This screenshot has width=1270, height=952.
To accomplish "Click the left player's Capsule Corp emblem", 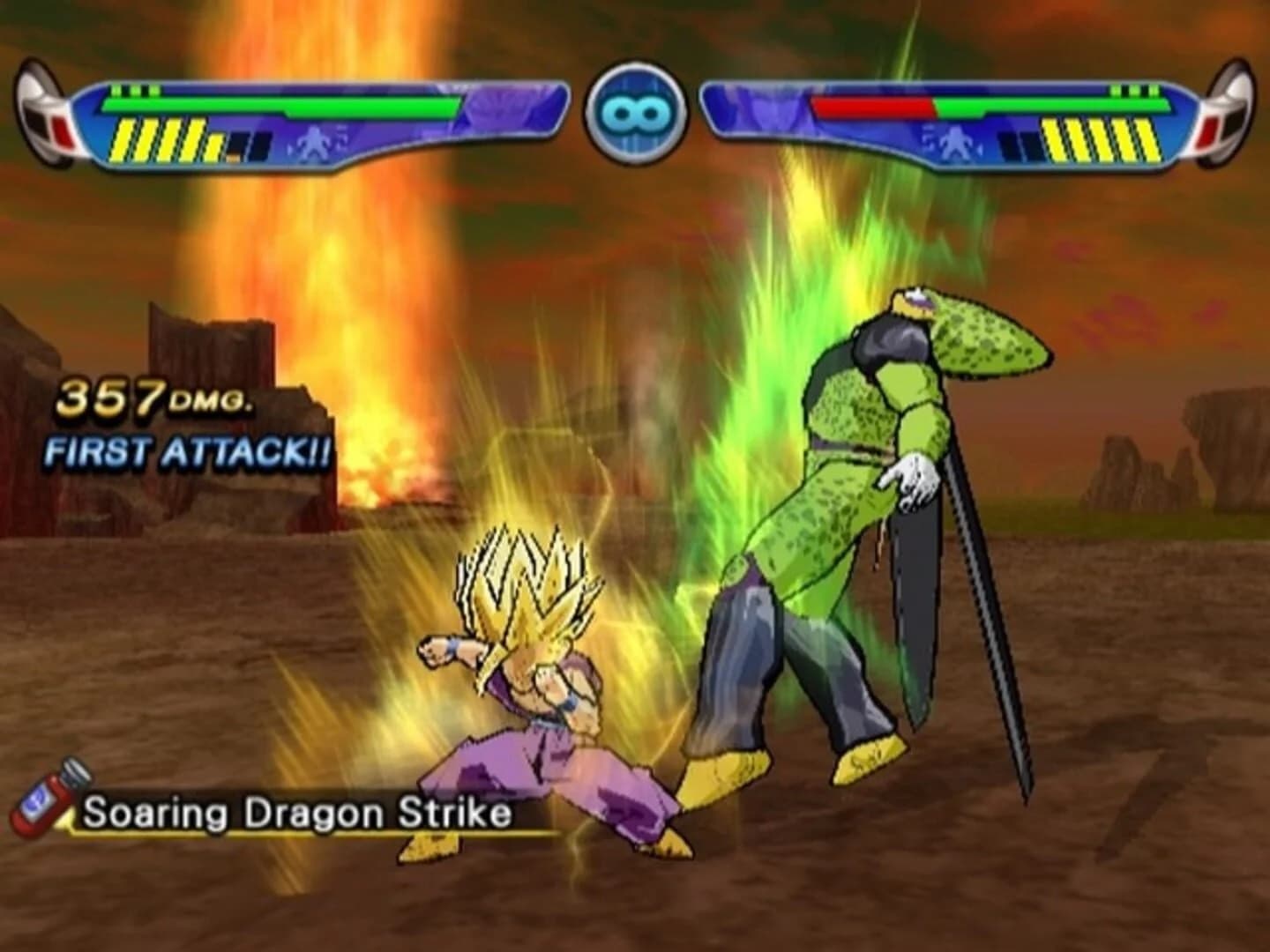I will click(x=41, y=115).
